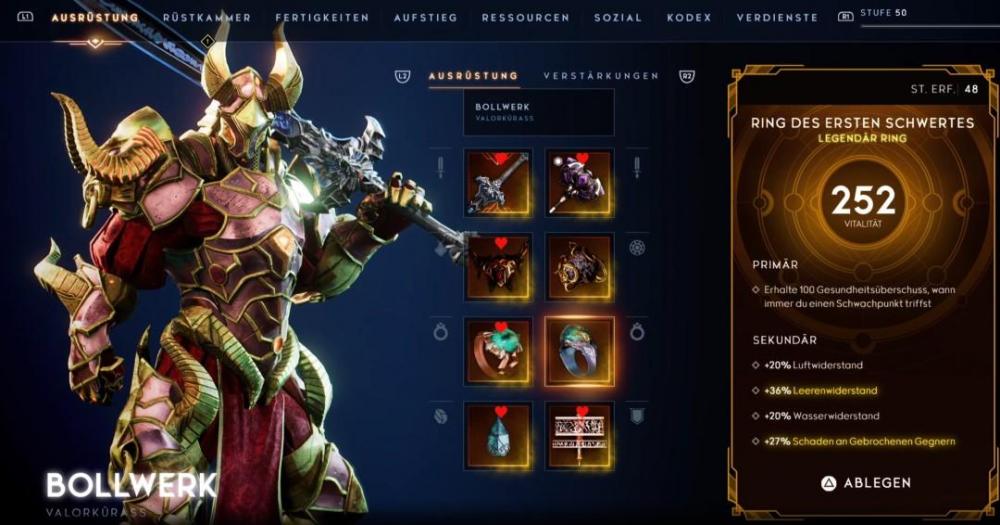Image resolution: width=1000 pixels, height=525 pixels.
Task: Select the ring with teal gem
Action: click(x=497, y=351)
